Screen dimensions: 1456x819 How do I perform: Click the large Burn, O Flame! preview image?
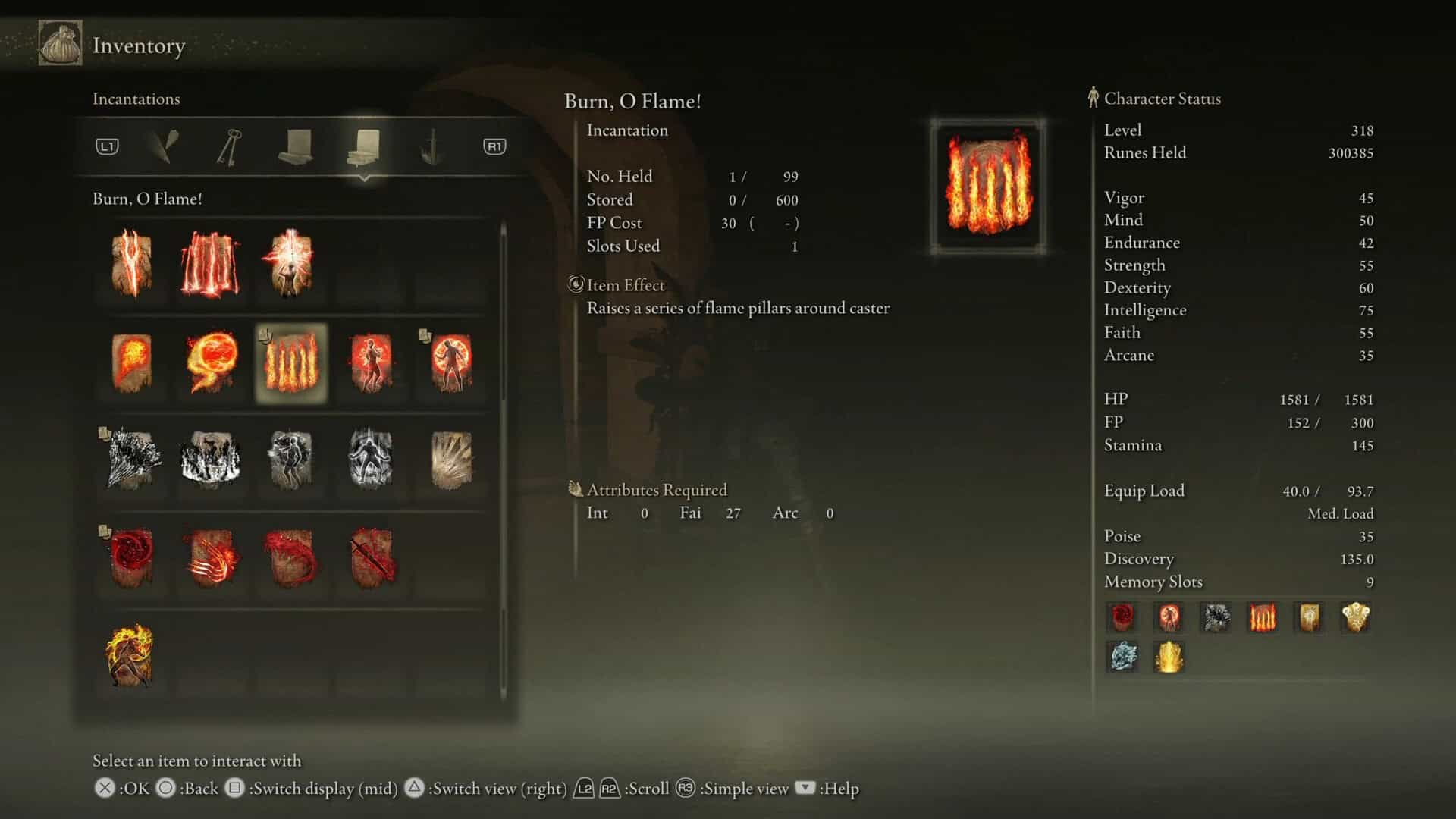pyautogui.click(x=988, y=186)
